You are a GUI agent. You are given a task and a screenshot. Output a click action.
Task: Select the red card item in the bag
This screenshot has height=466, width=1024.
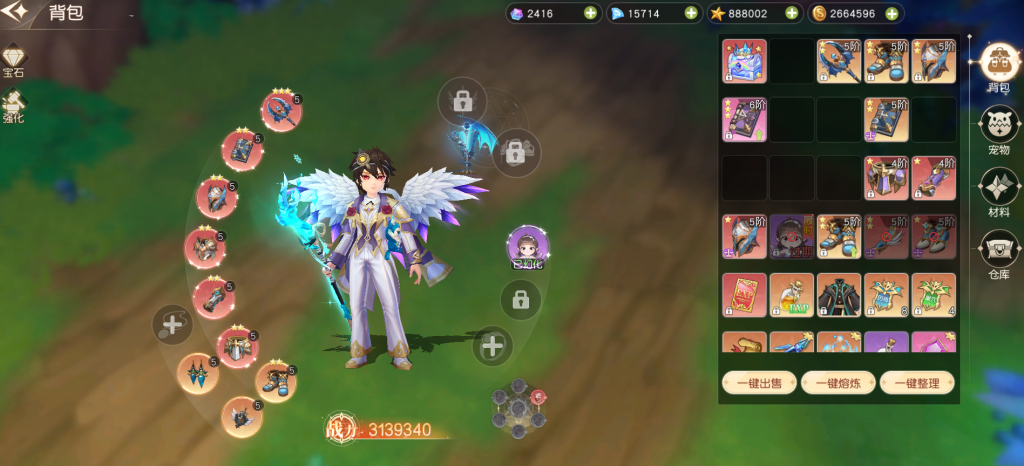pos(744,294)
